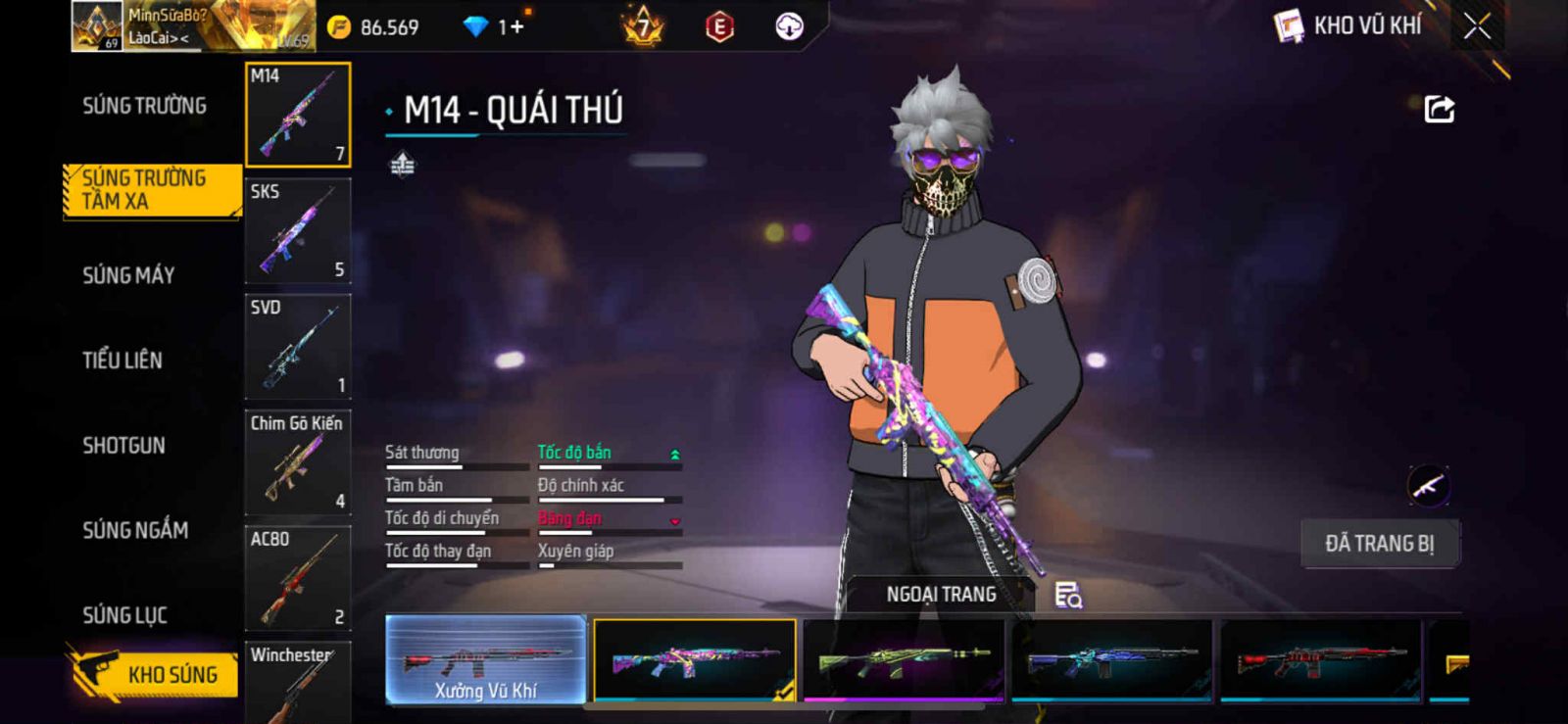1568x724 pixels.
Task: Close the Kho Vũ Khí screen
Action: point(1477,26)
